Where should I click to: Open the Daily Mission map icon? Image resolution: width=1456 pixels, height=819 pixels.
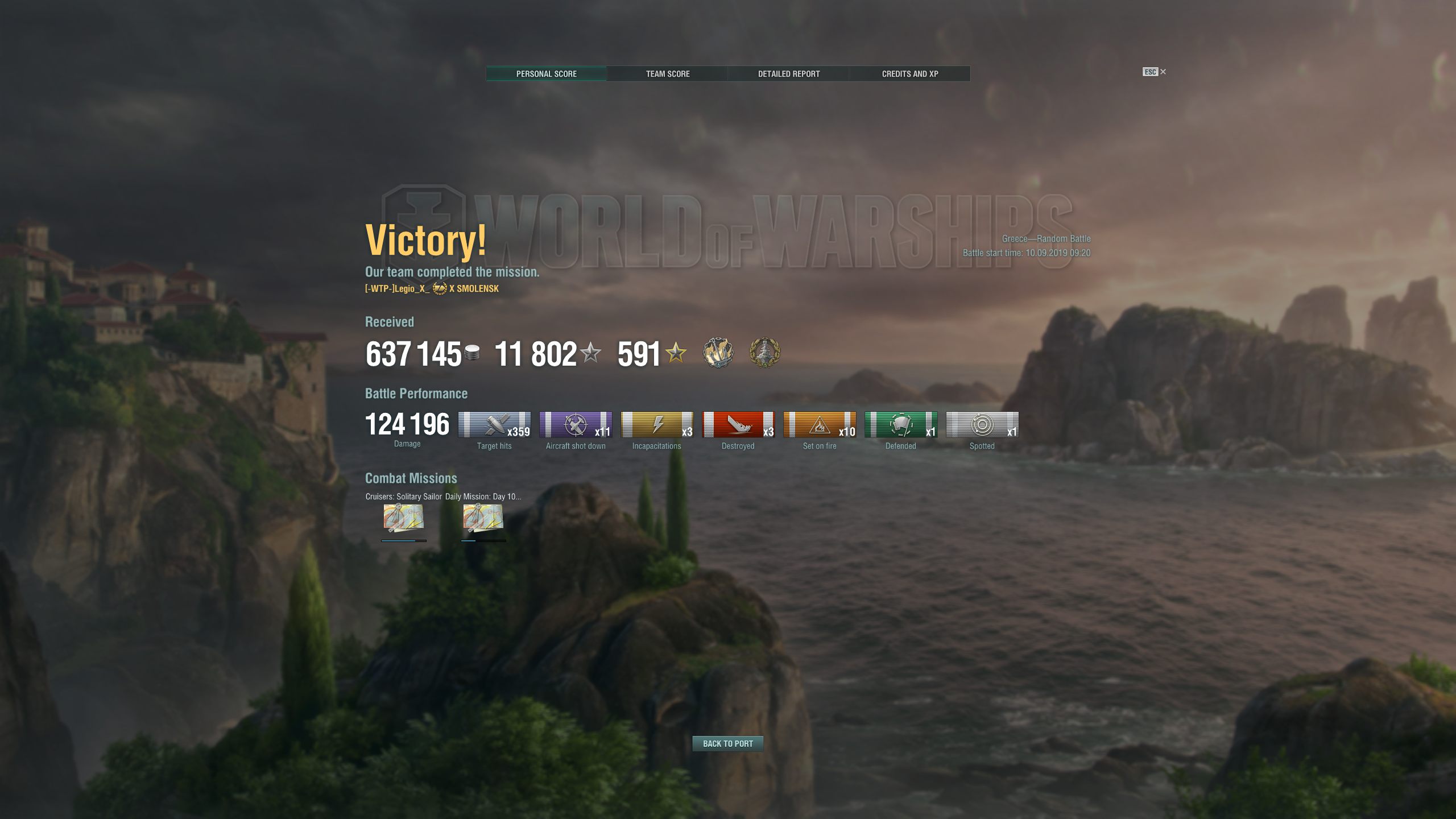click(x=483, y=518)
